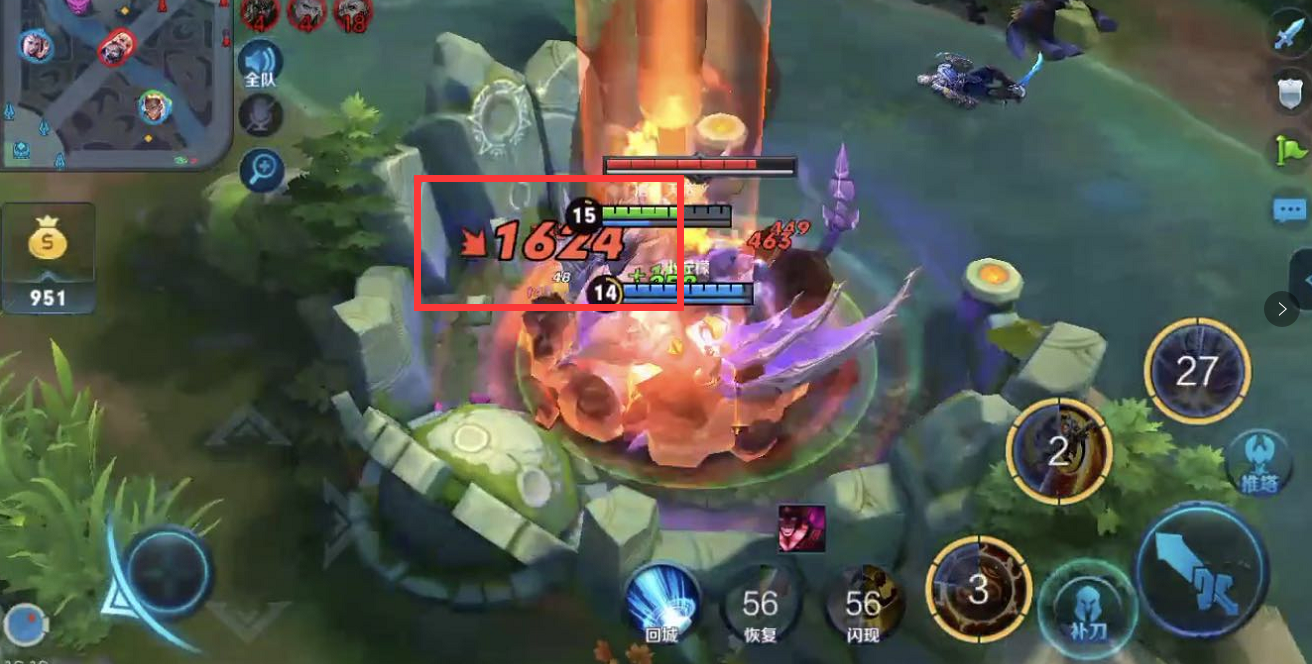
Task: Send the blue sword attack signal
Action: 1288,35
